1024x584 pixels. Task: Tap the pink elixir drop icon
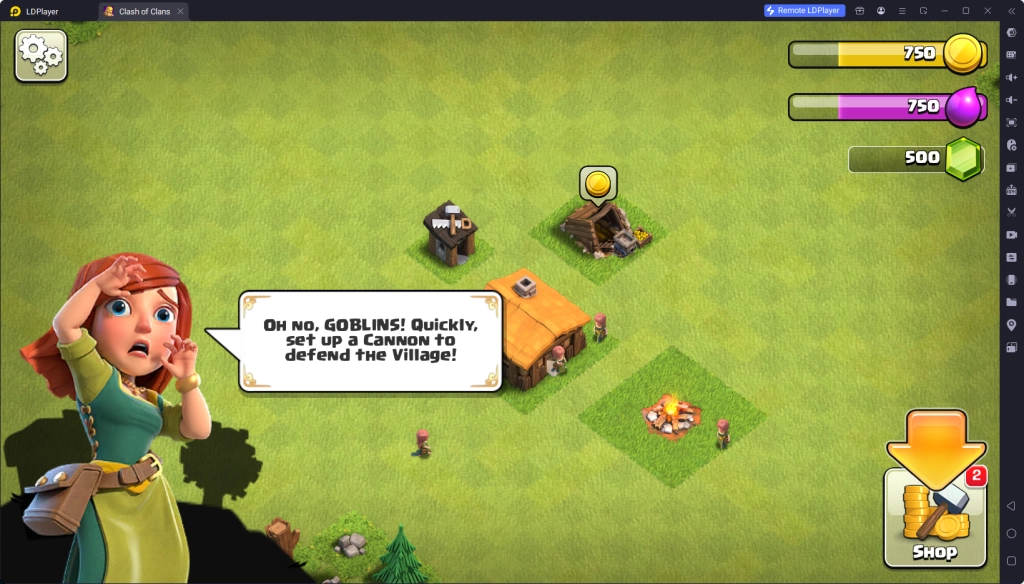point(963,106)
